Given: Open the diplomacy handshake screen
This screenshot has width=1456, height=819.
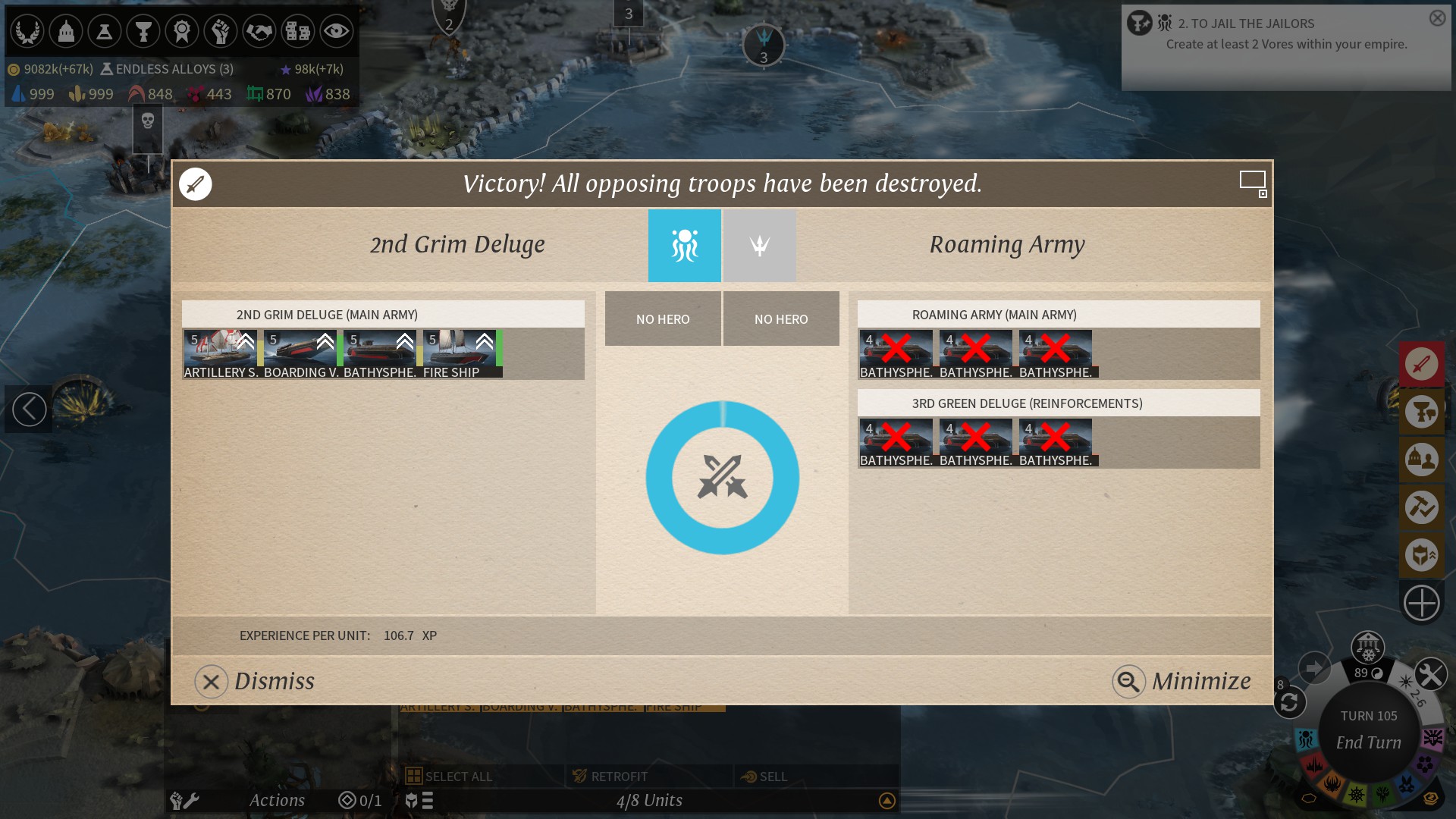Looking at the screenshot, I should 259,31.
